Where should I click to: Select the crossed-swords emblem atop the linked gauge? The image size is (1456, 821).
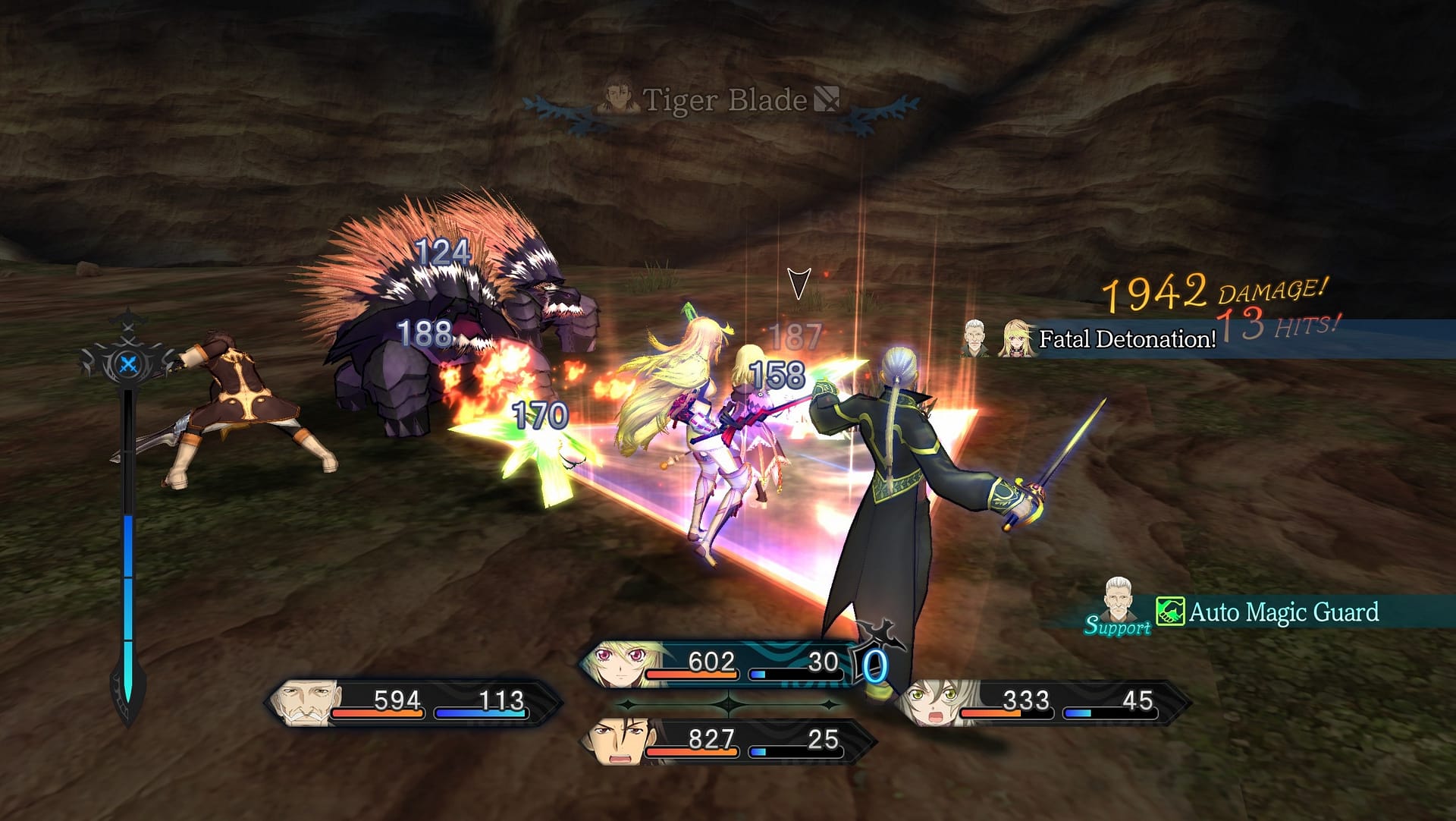[x=129, y=362]
